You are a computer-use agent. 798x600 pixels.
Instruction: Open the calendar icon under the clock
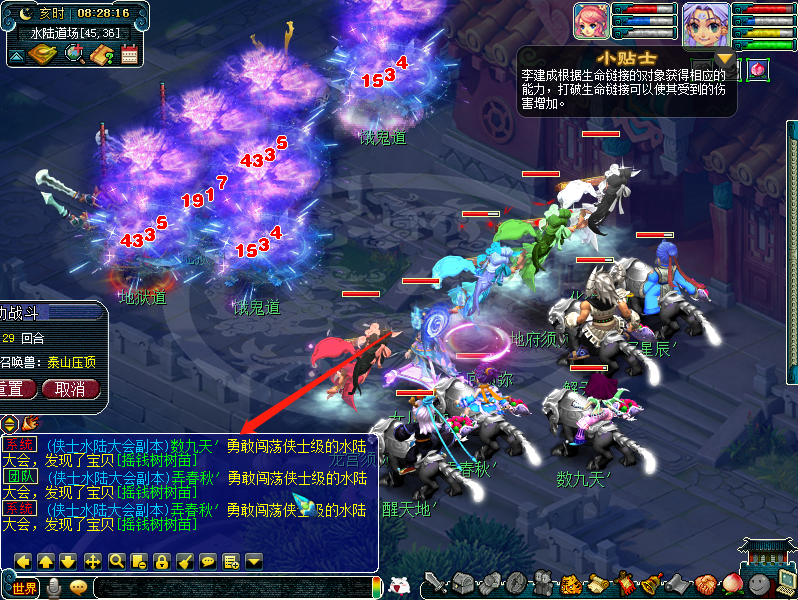coord(129,54)
